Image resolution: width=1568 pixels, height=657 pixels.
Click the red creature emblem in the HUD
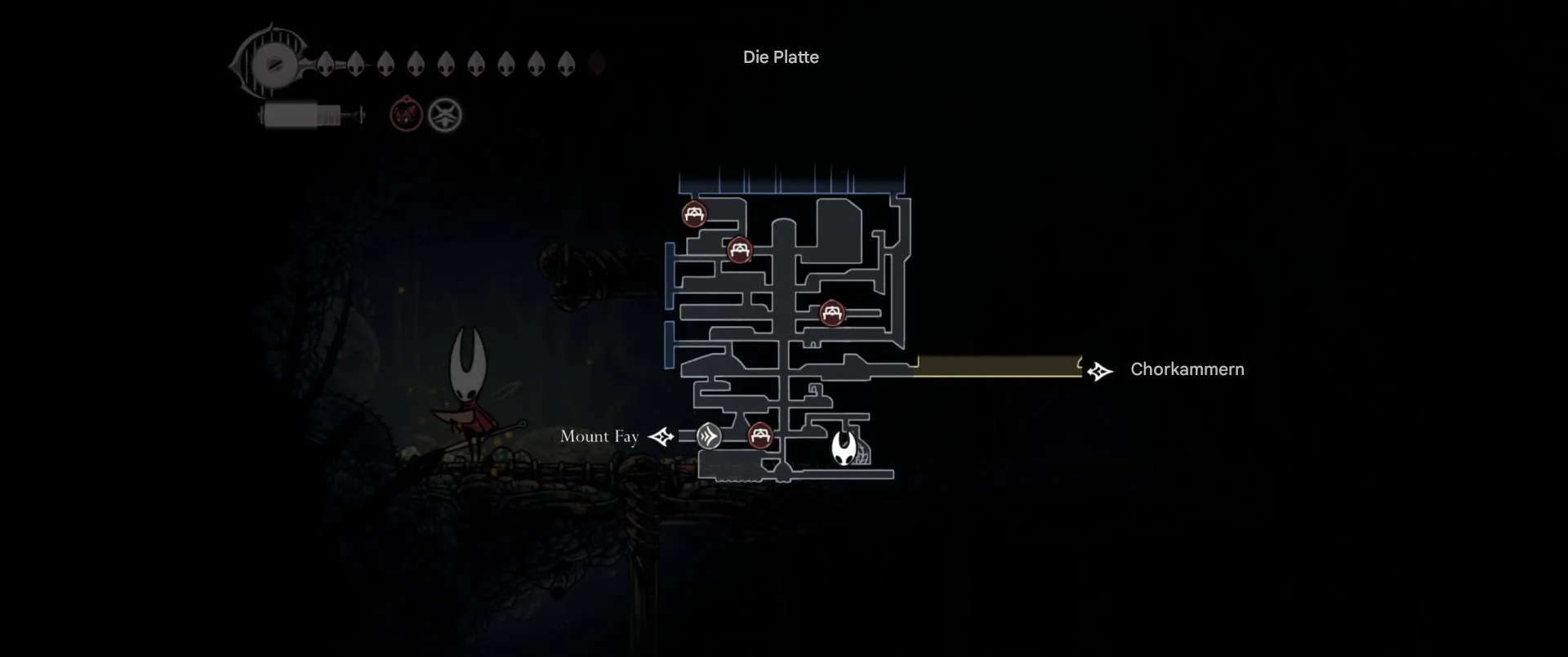pos(406,115)
